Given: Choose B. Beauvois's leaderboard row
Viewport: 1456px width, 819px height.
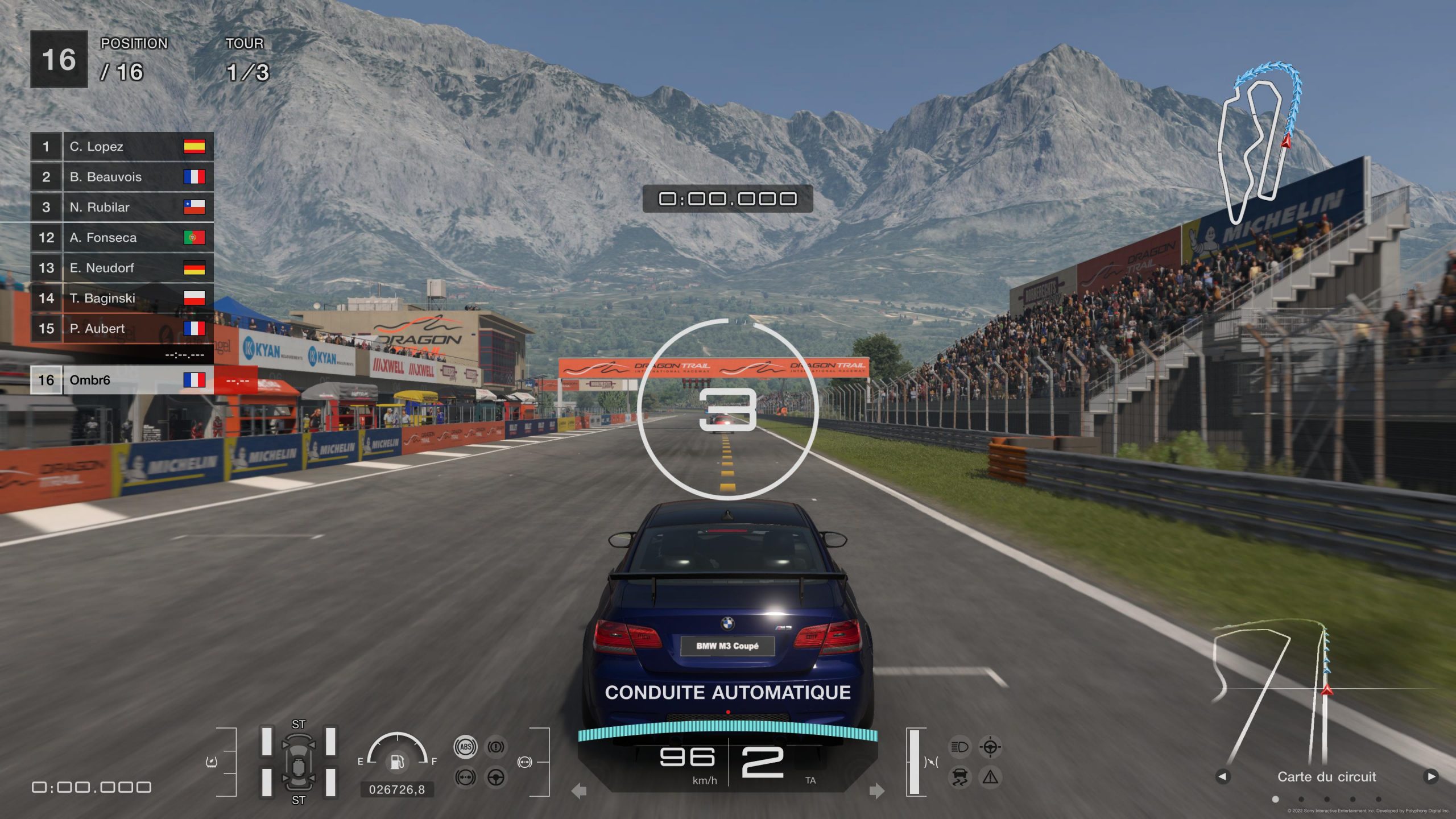Looking at the screenshot, I should (122, 177).
